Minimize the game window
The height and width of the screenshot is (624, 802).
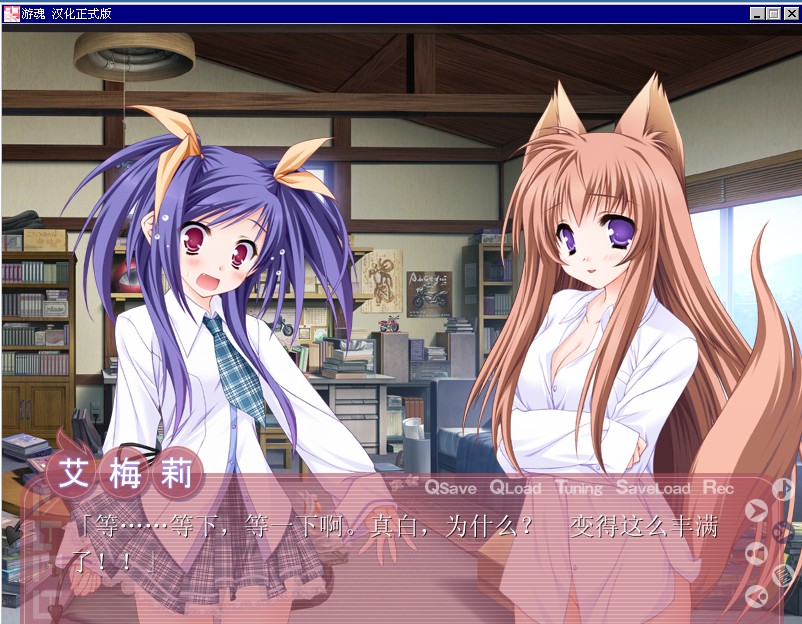(x=758, y=13)
